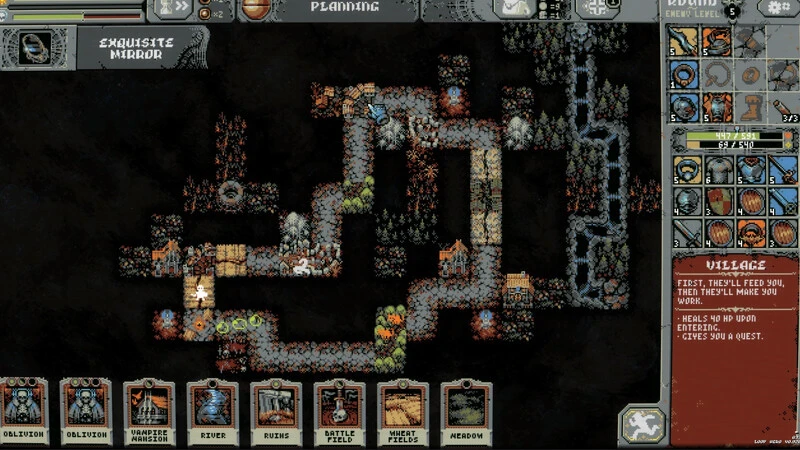Select the equipped curved sword slot
This screenshot has height=450, width=800.
[x=685, y=42]
